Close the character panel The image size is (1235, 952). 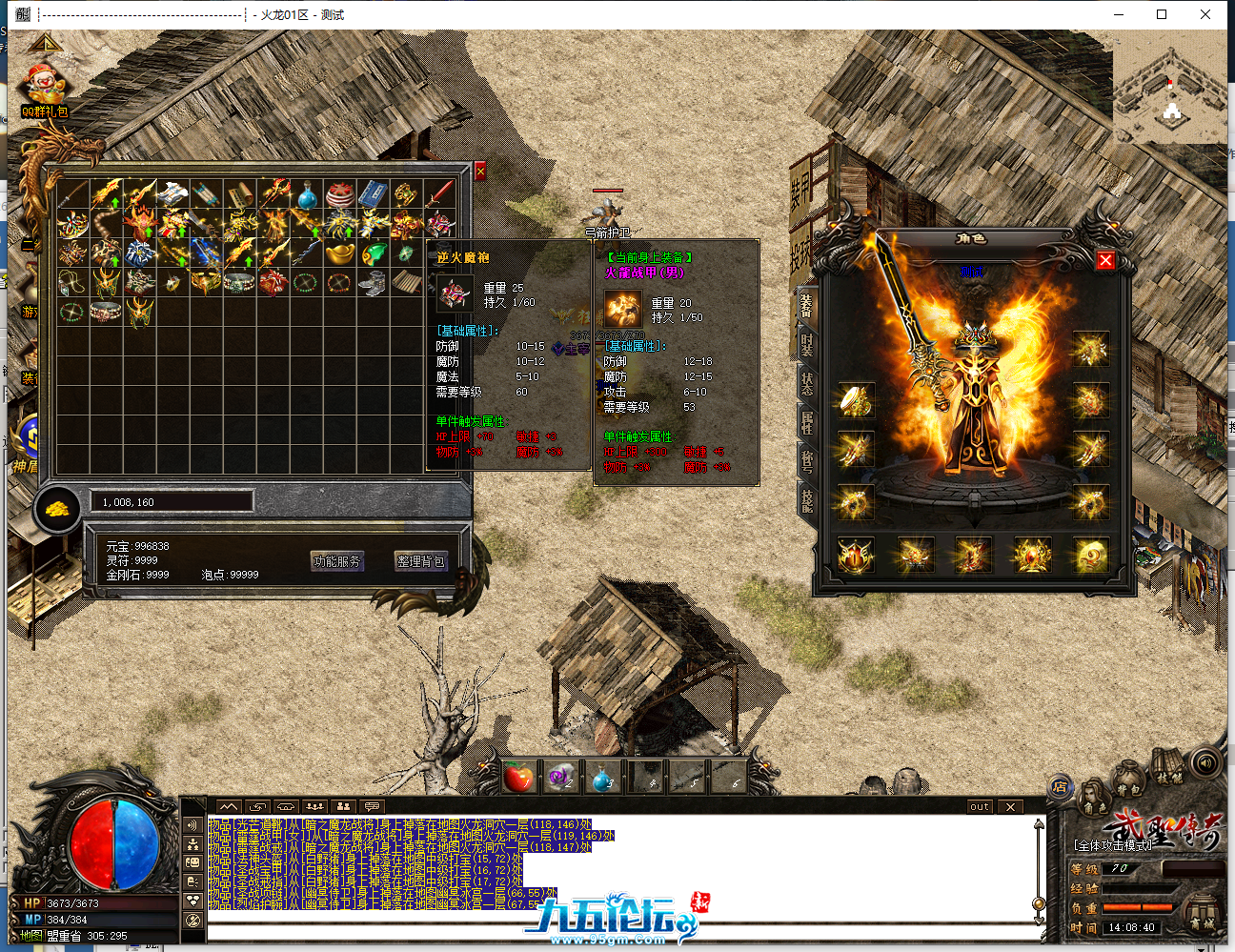1105,260
